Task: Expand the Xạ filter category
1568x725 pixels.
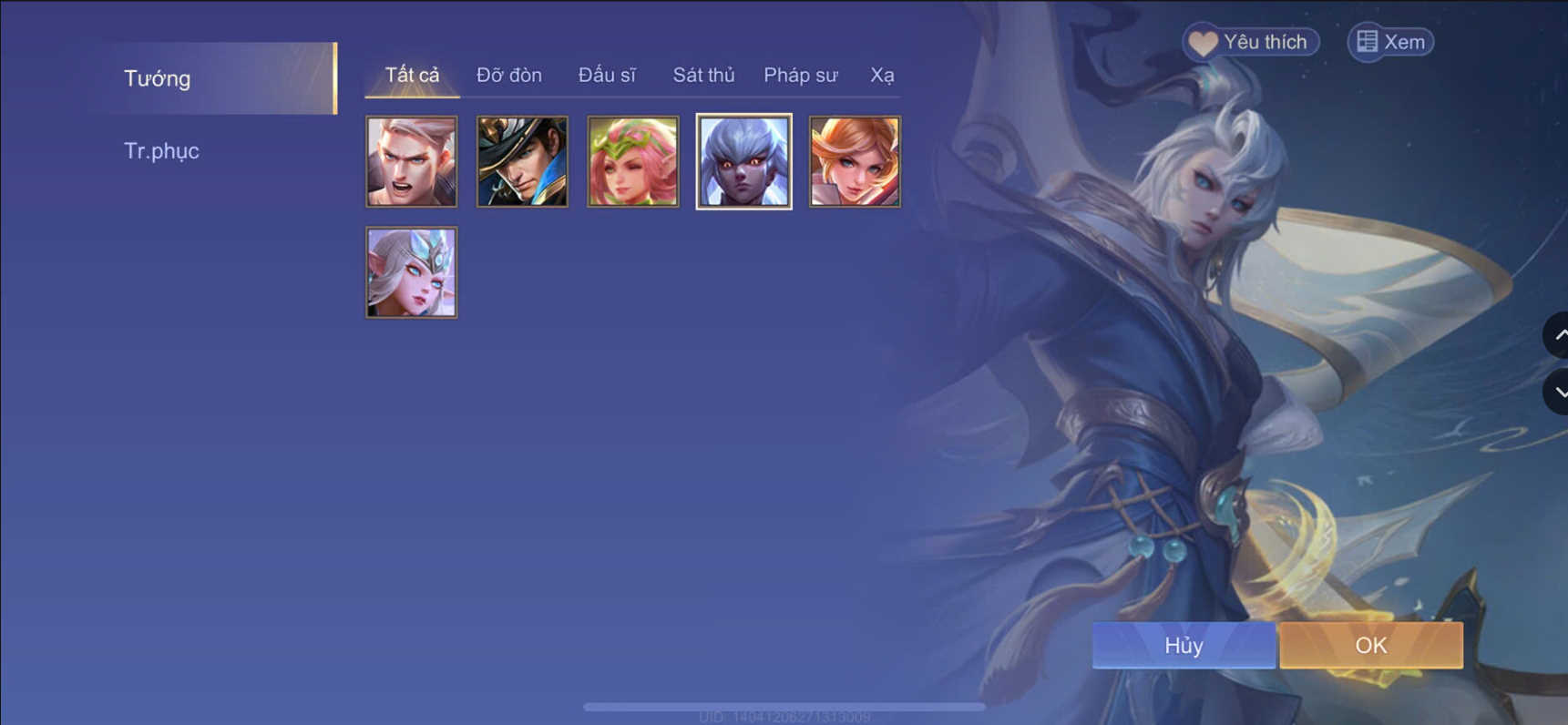Action: (883, 75)
